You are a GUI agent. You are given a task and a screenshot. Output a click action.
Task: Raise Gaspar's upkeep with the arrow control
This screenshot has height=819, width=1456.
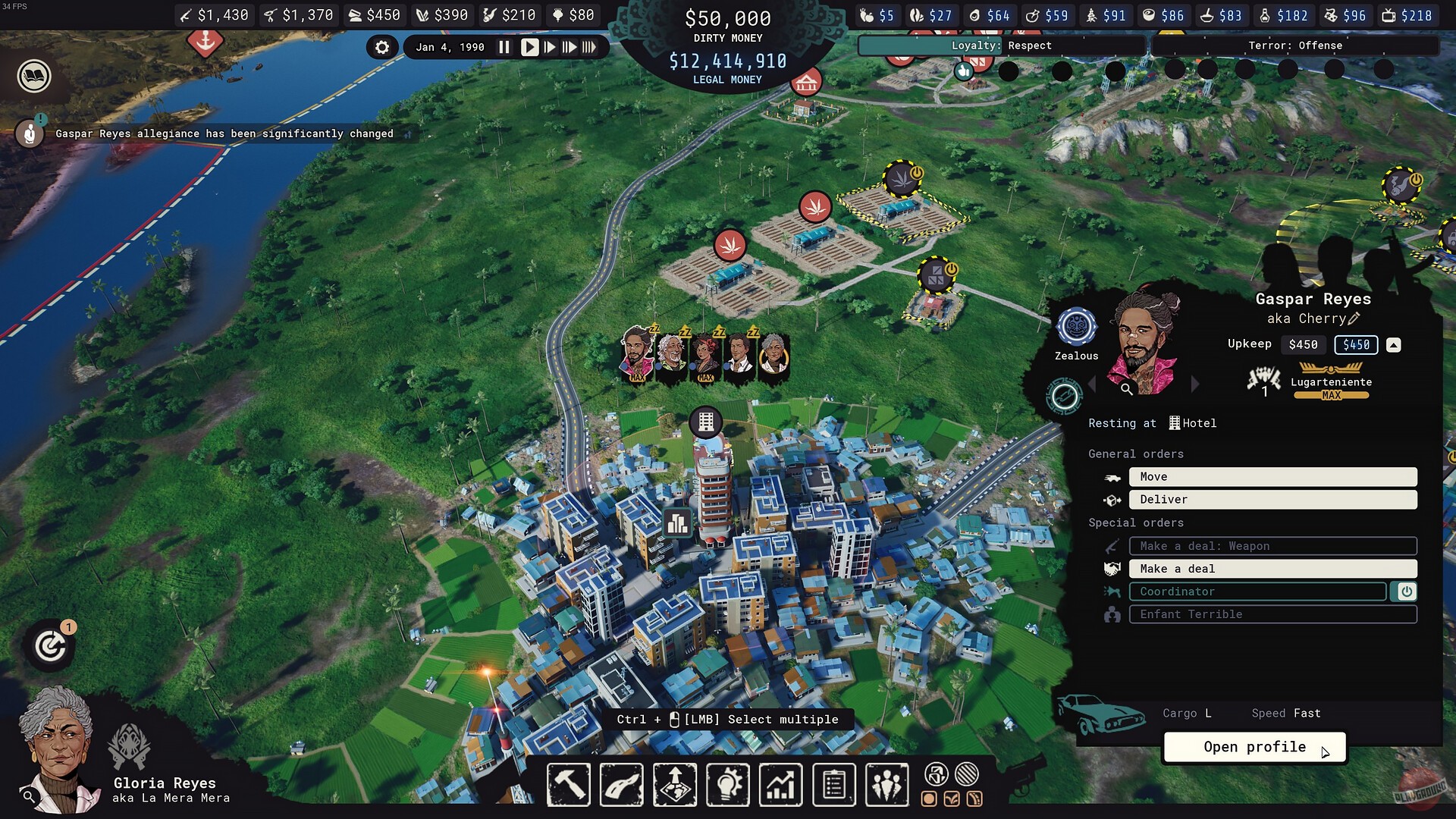(1394, 344)
